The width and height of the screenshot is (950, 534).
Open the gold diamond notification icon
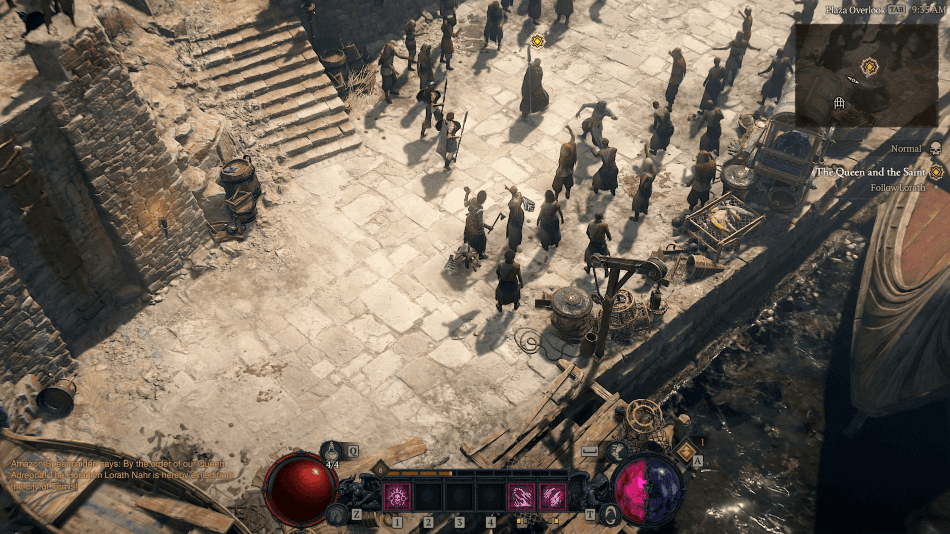tap(685, 451)
